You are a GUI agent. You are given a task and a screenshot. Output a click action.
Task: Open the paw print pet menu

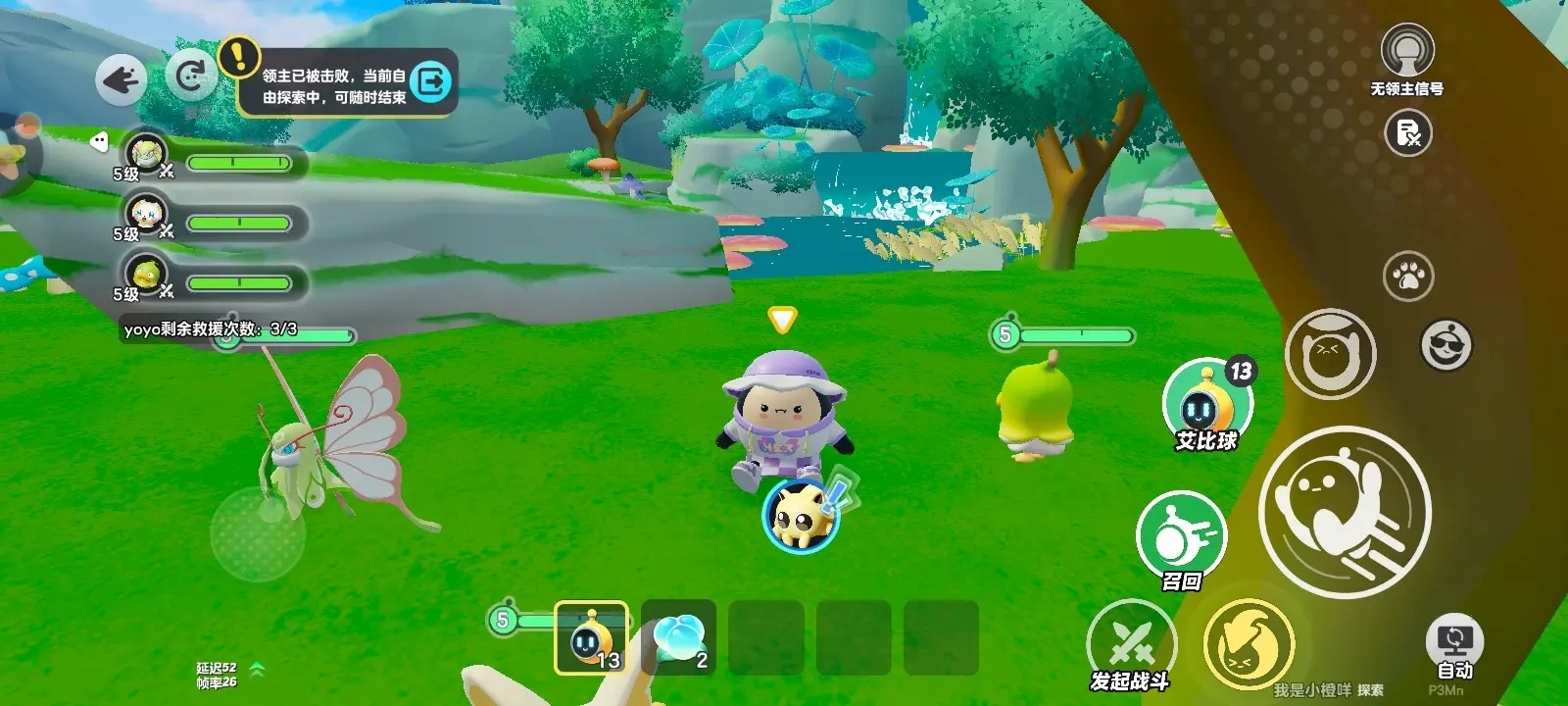1408,277
